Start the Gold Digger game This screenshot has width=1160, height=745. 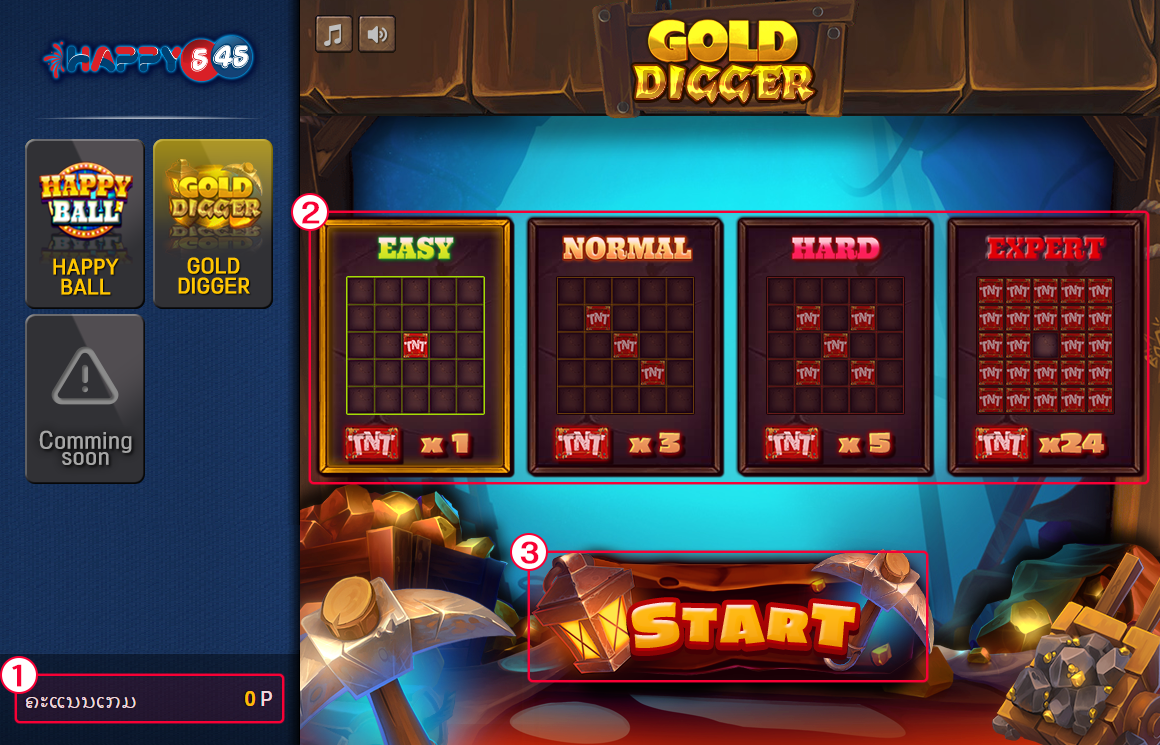click(x=741, y=622)
